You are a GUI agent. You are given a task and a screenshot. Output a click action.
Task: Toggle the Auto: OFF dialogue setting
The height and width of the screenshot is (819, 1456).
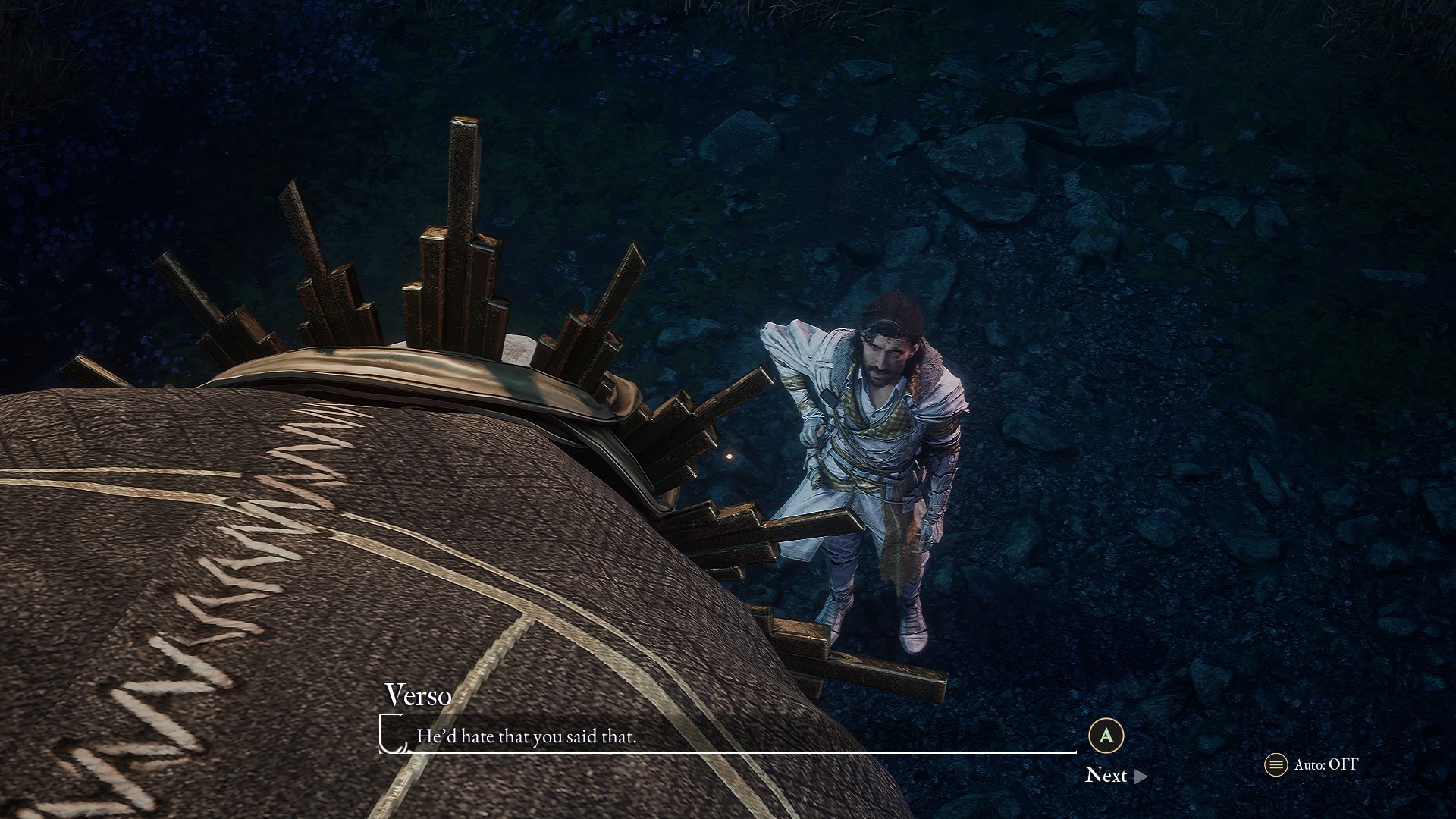pos(1313,764)
